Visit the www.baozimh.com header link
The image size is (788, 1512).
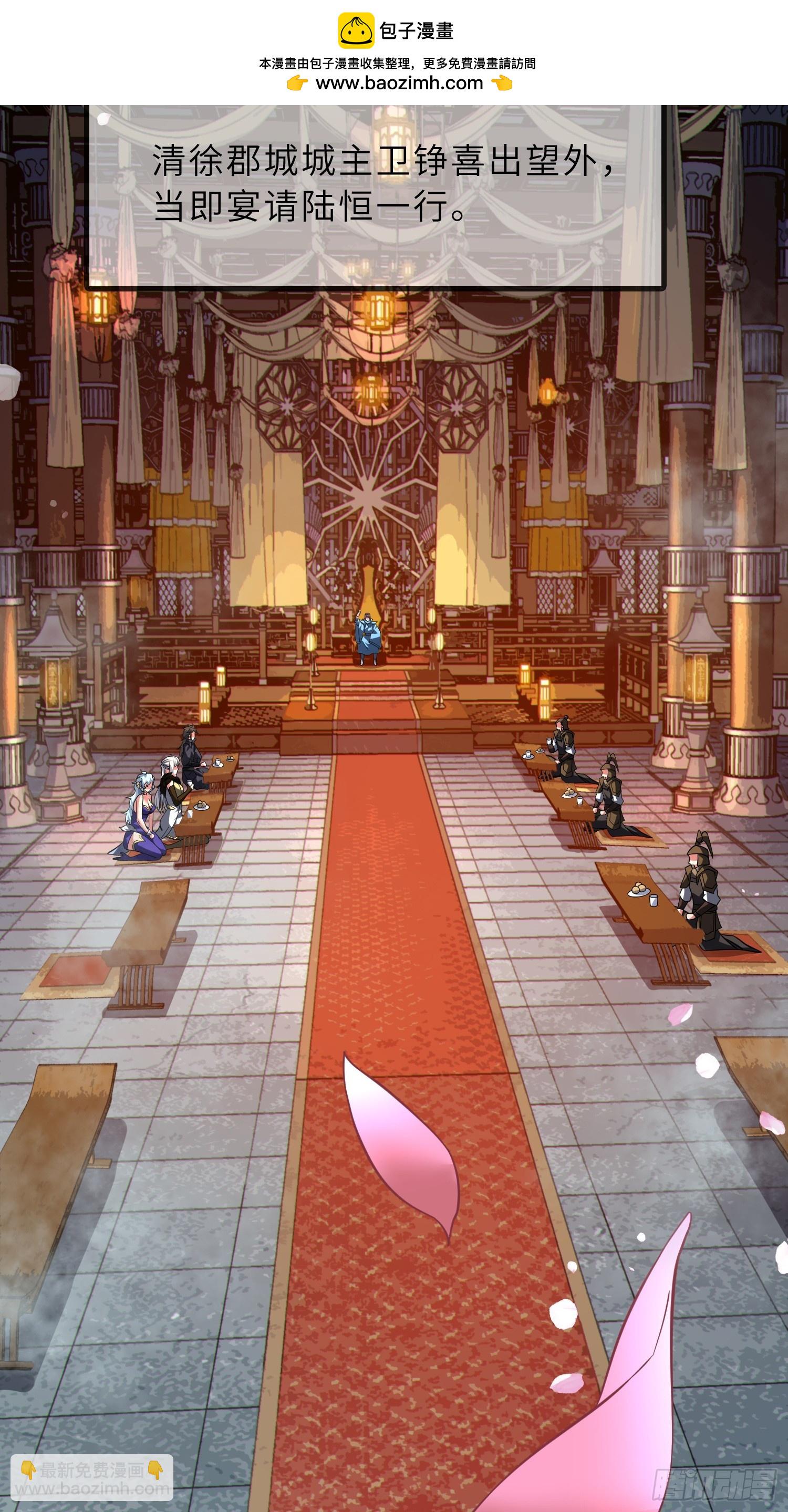point(399,83)
